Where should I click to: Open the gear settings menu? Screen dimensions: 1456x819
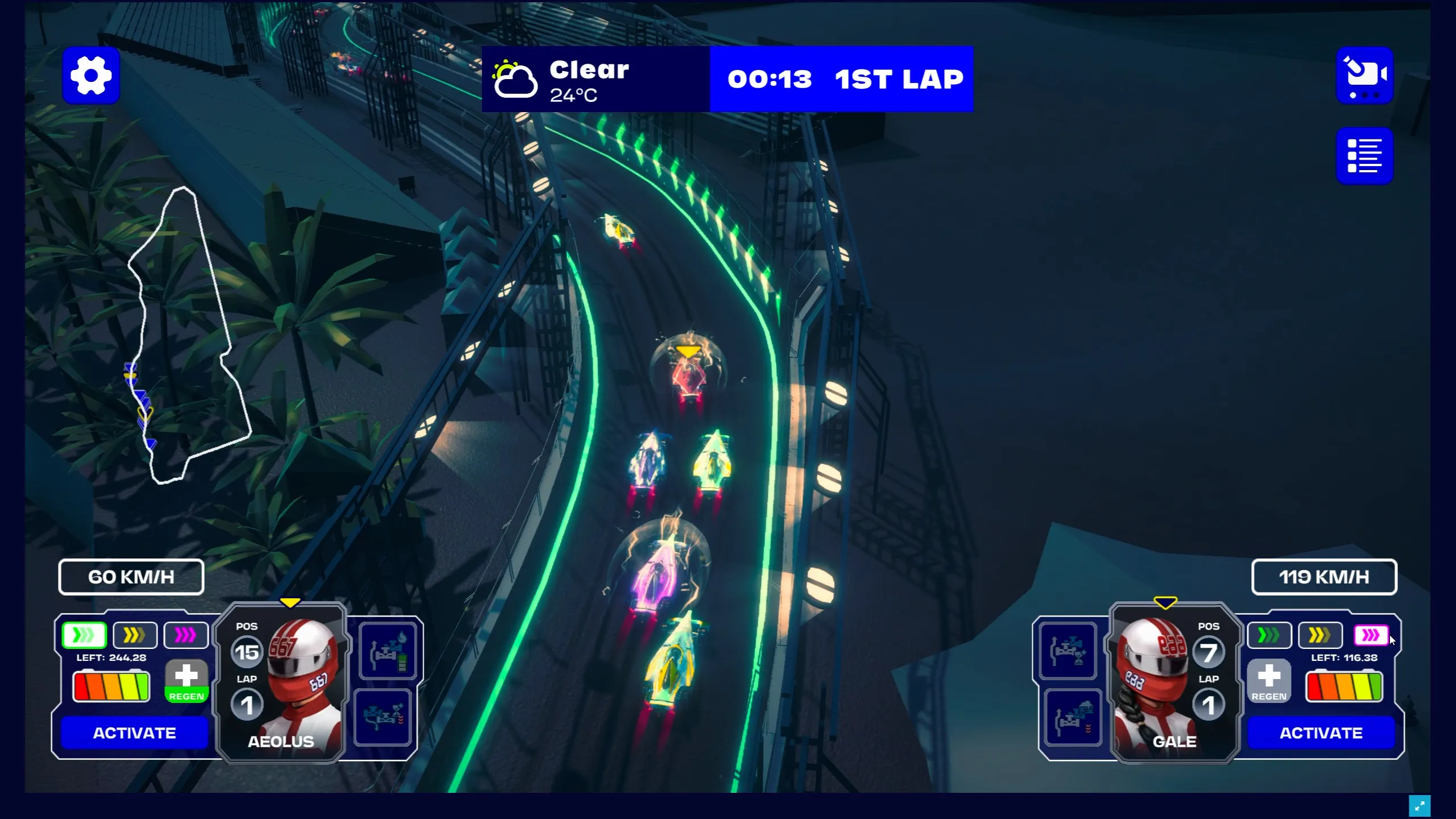click(91, 76)
